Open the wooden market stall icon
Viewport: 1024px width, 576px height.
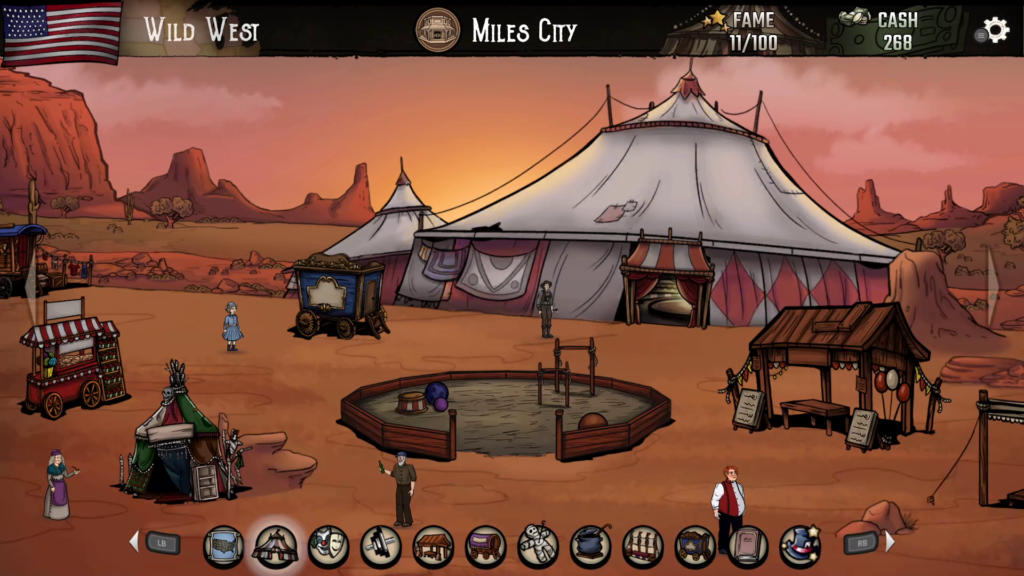coord(433,546)
